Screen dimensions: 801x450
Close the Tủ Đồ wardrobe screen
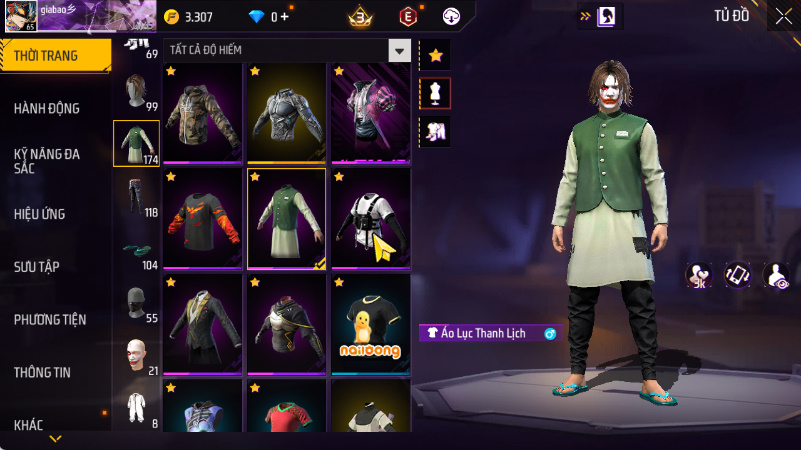point(782,16)
